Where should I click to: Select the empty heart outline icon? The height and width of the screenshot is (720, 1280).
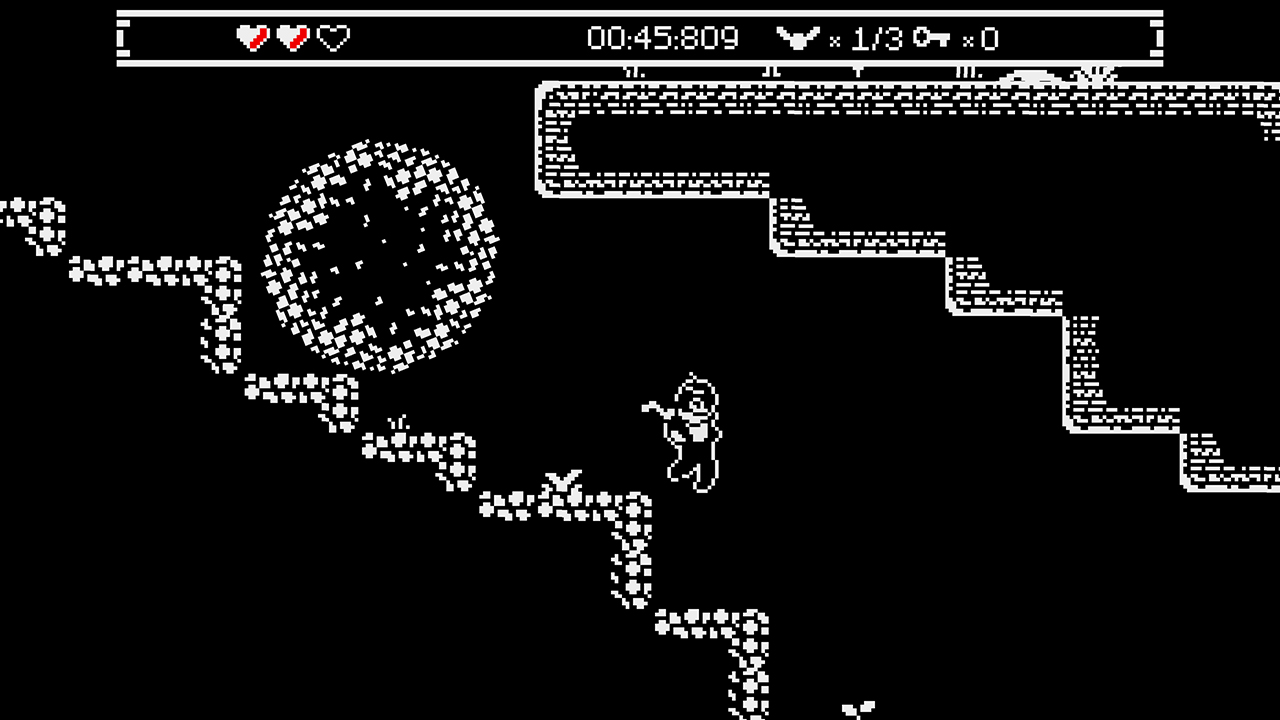pyautogui.click(x=333, y=38)
